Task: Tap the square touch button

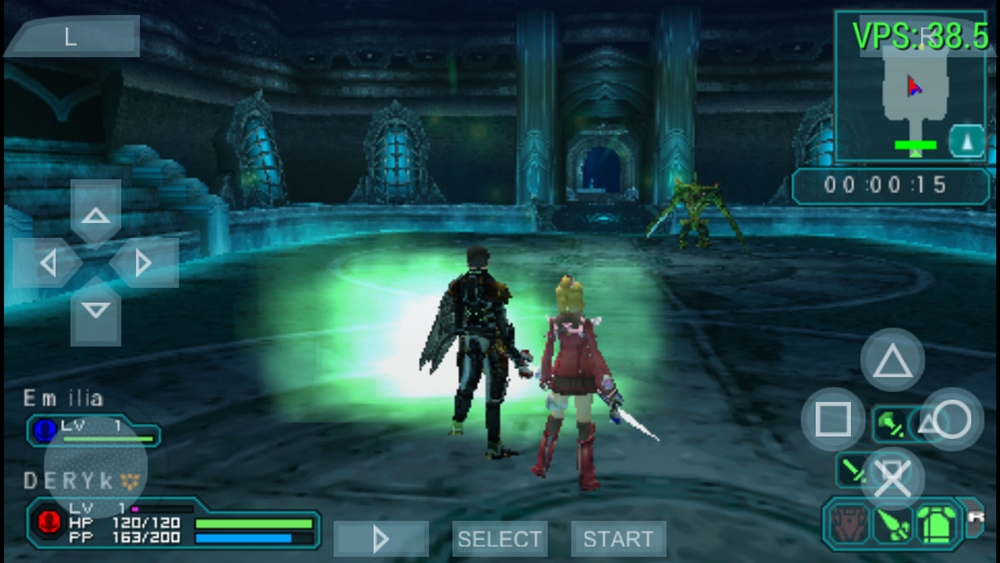Action: click(x=833, y=420)
